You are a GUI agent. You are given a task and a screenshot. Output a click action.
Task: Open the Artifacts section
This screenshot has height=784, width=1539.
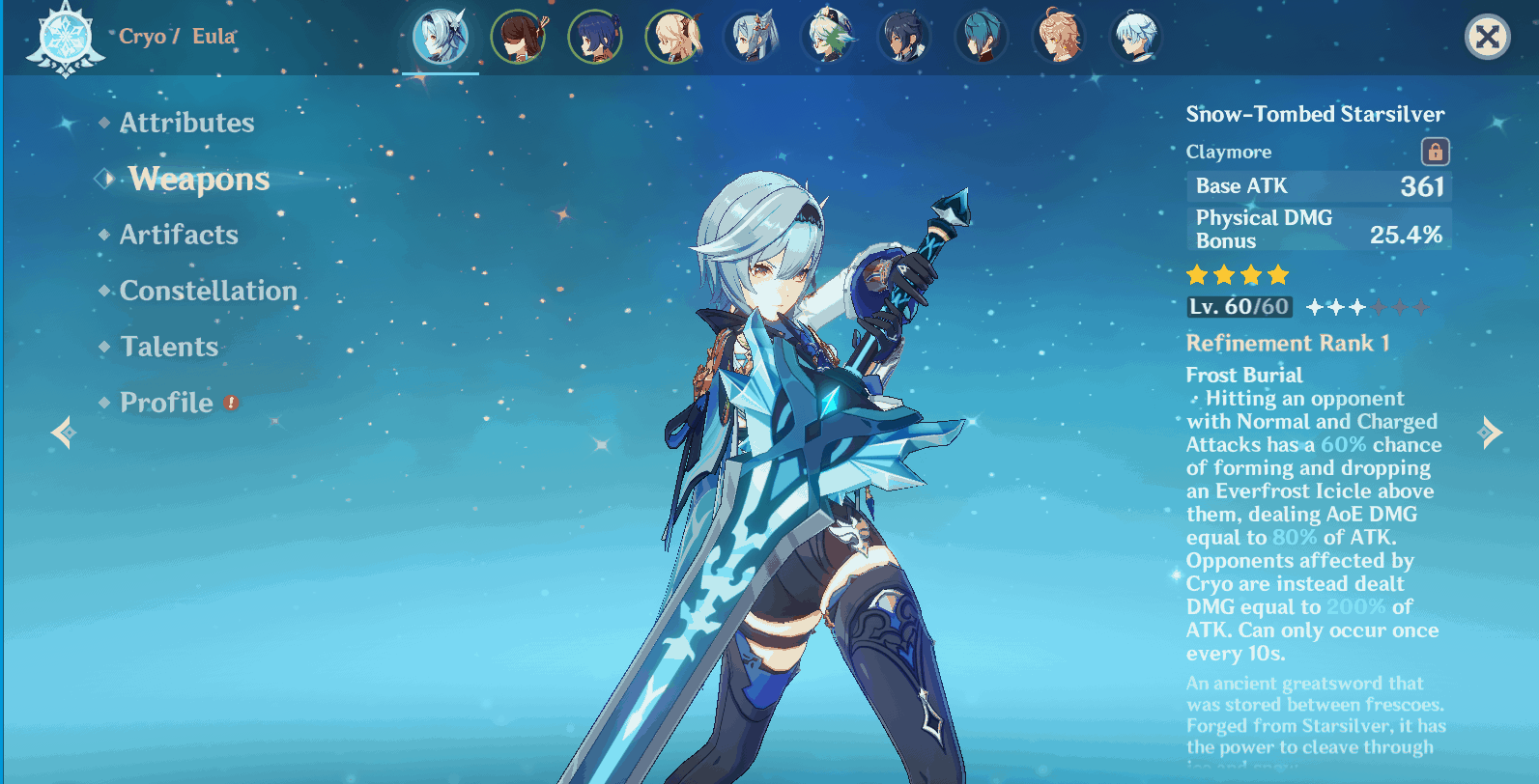coord(178,235)
